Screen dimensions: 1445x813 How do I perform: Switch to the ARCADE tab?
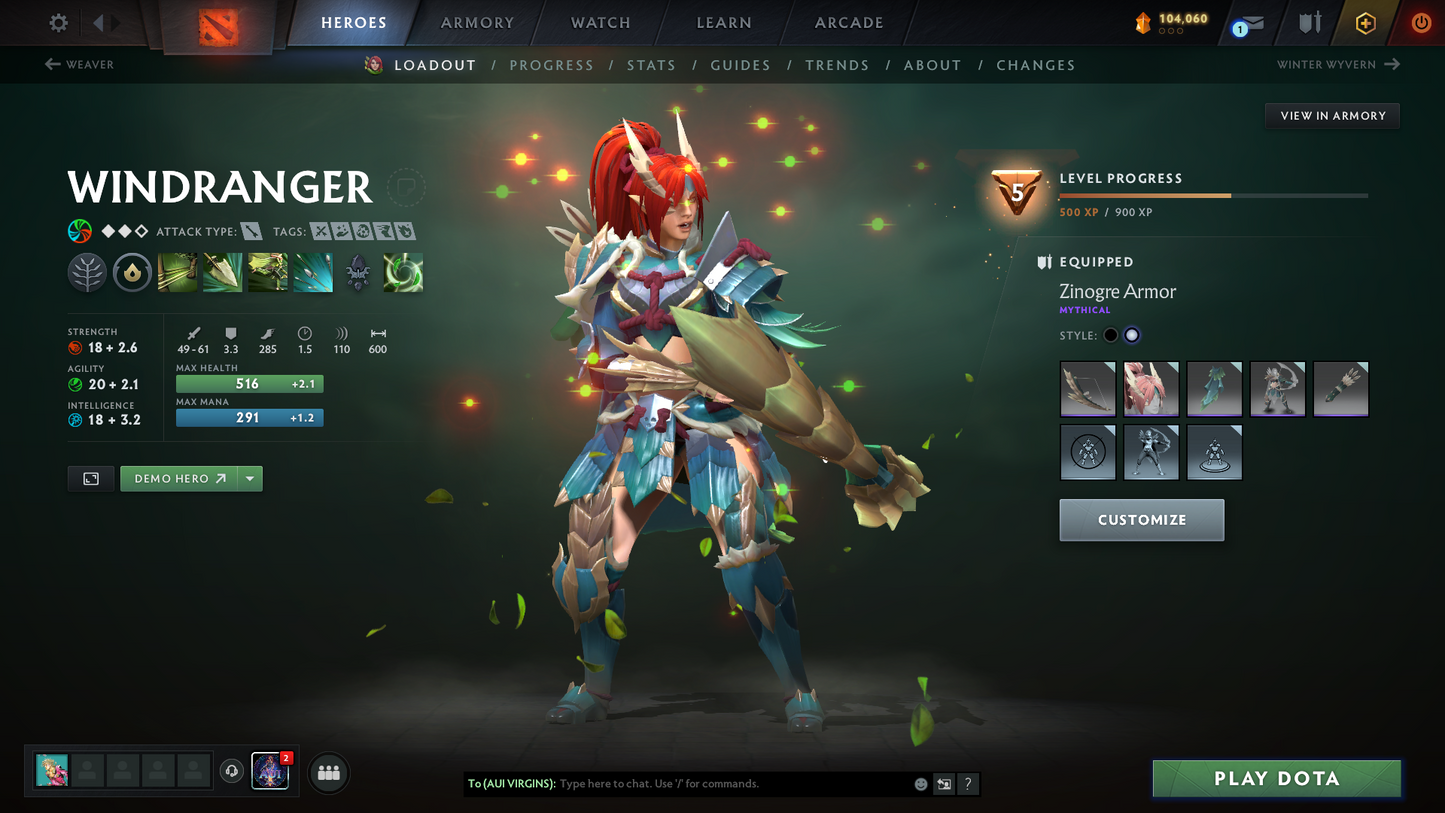[848, 22]
